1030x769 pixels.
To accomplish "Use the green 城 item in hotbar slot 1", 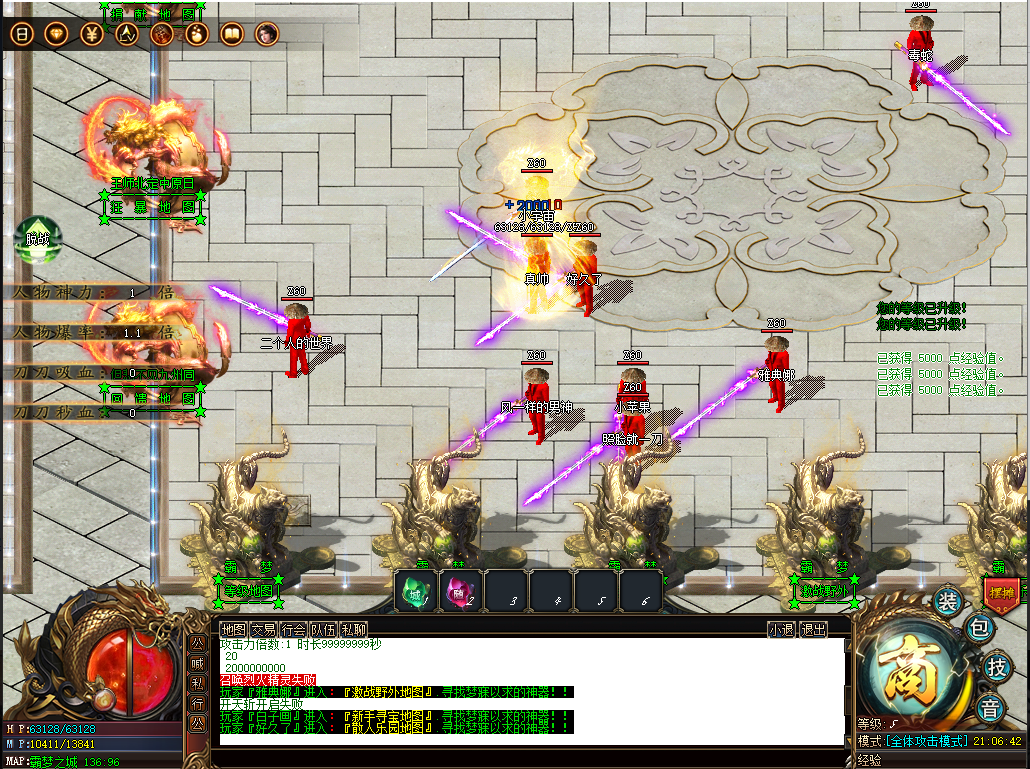I will click(415, 592).
